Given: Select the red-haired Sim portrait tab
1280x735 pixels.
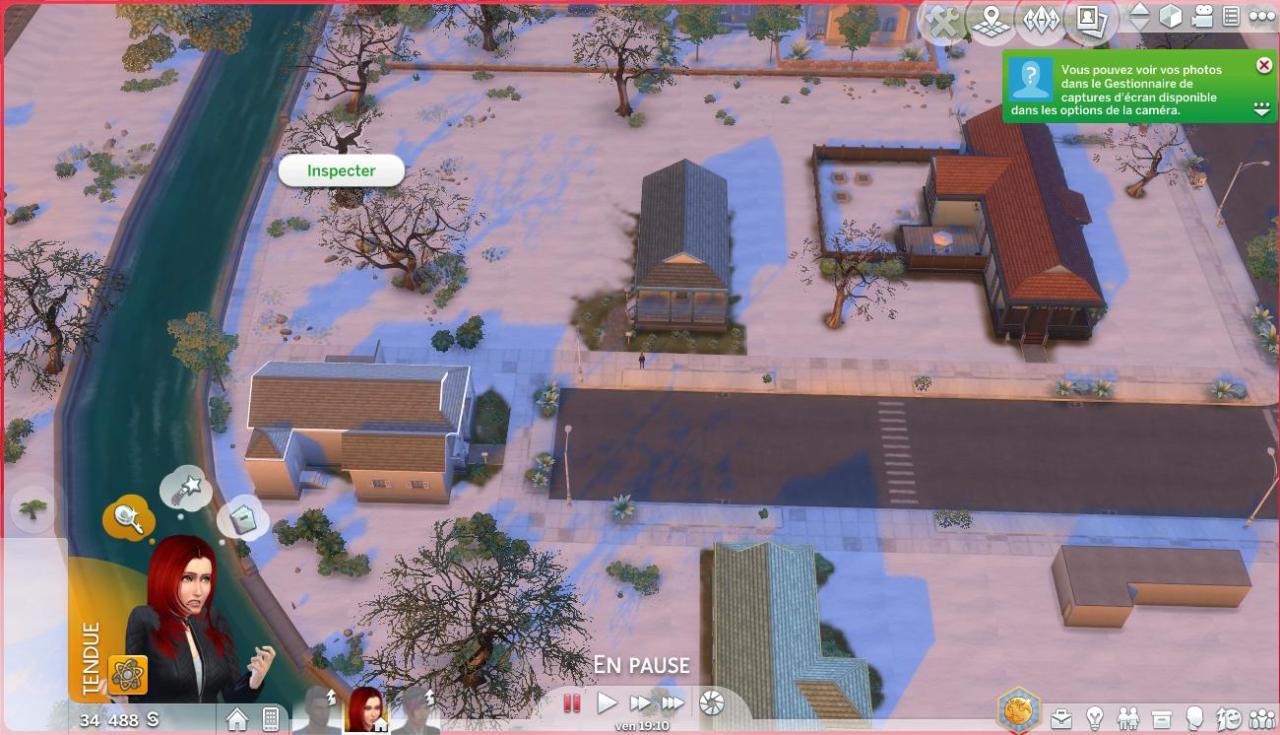Looking at the screenshot, I should (x=365, y=709).
